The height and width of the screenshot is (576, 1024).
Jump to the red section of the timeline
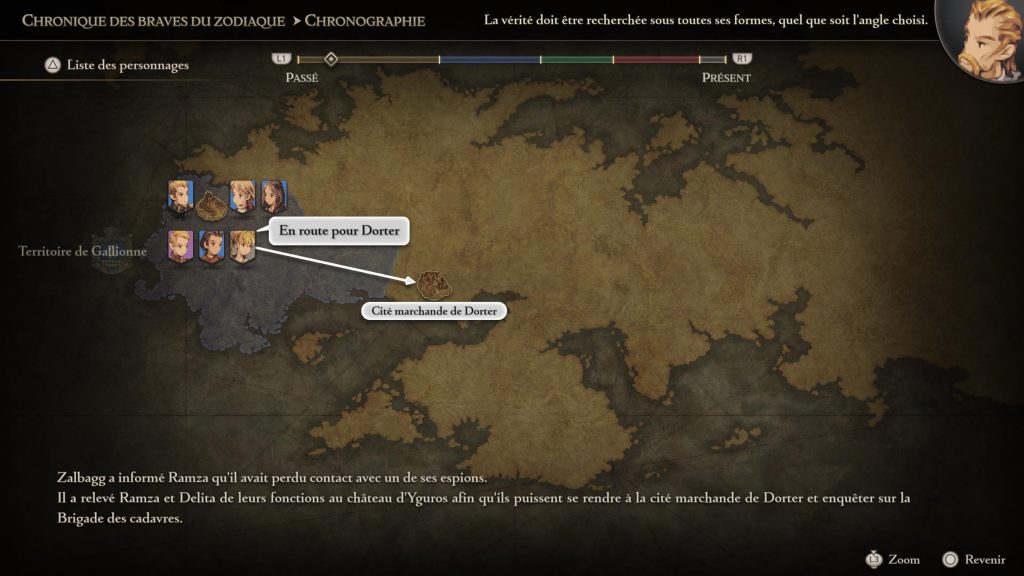tap(656, 60)
